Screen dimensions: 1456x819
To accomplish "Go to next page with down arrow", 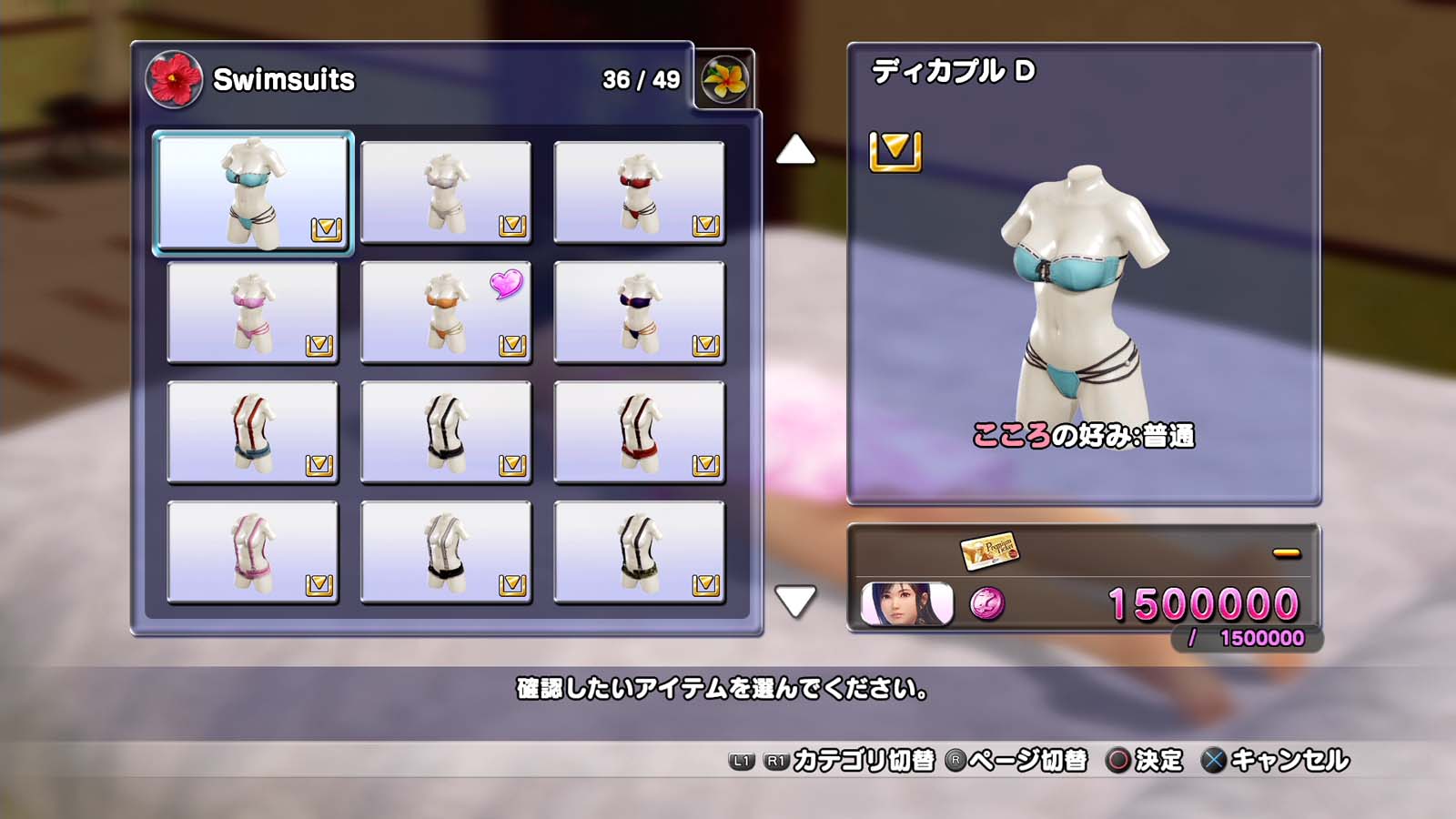I will pos(795,601).
